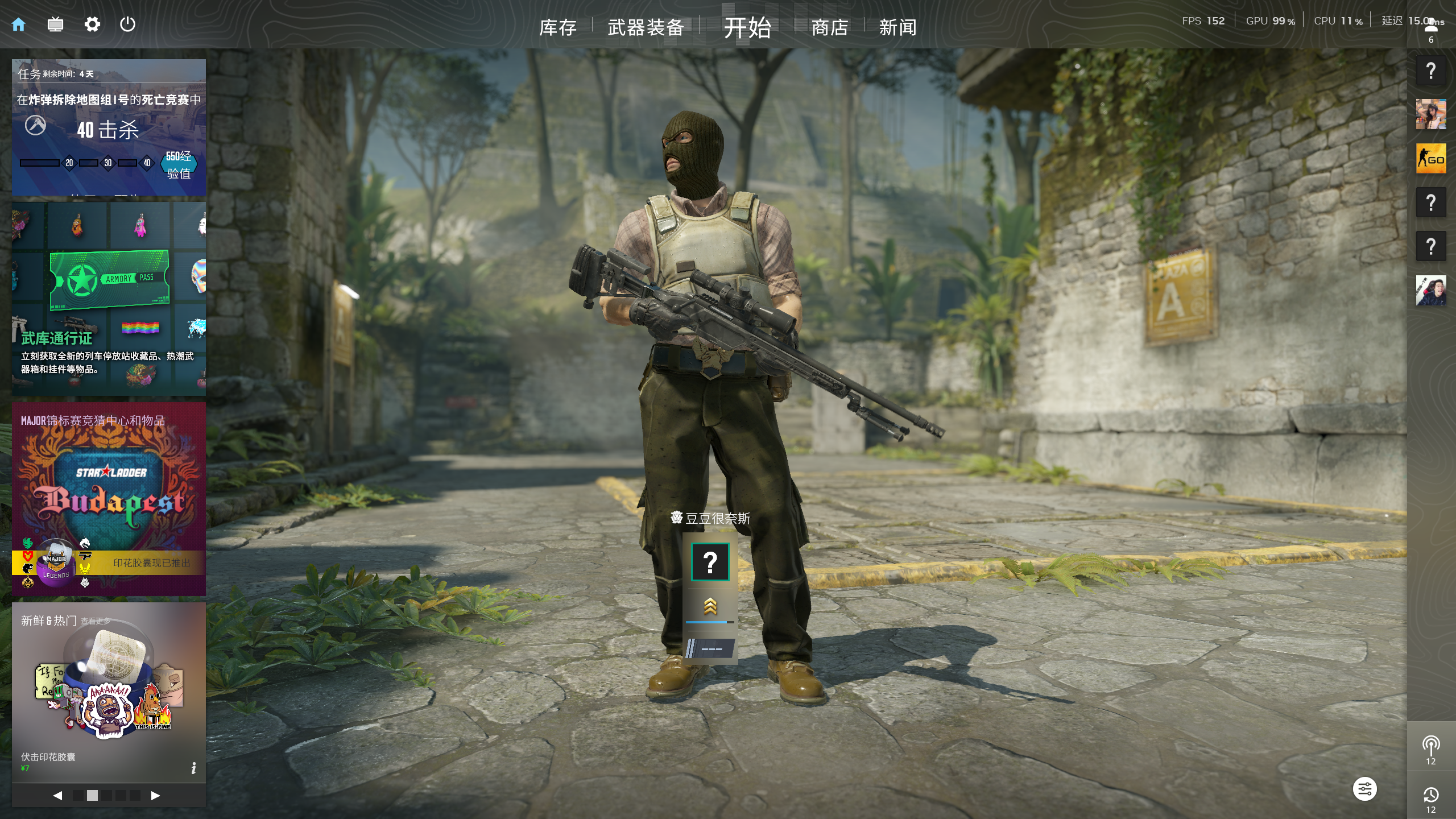Image resolution: width=1456 pixels, height=819 pixels.
Task: Switch to the 库存 tab
Action: coord(558,27)
